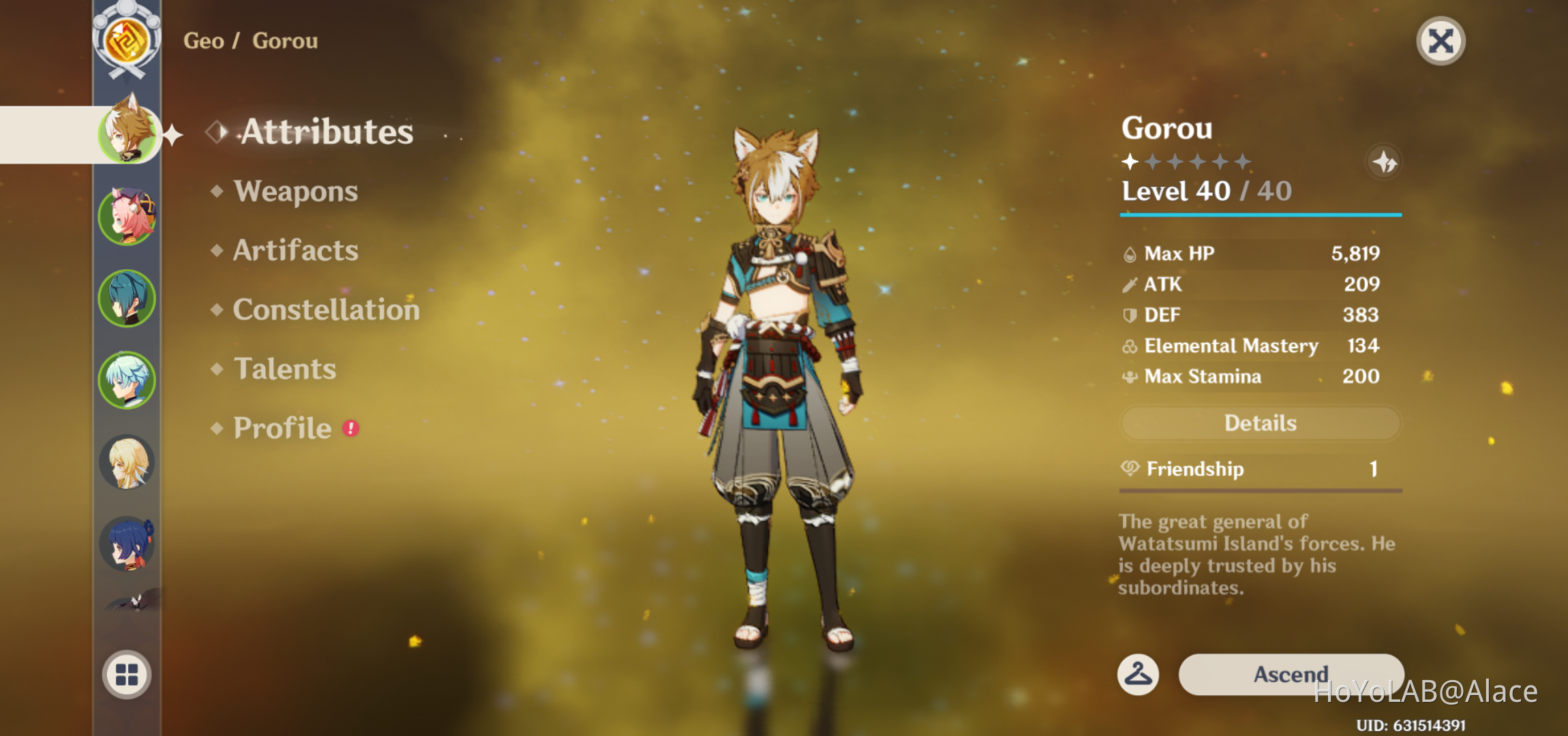Click the Max HP droplet icon
This screenshot has height=736, width=1568.
(1129, 253)
